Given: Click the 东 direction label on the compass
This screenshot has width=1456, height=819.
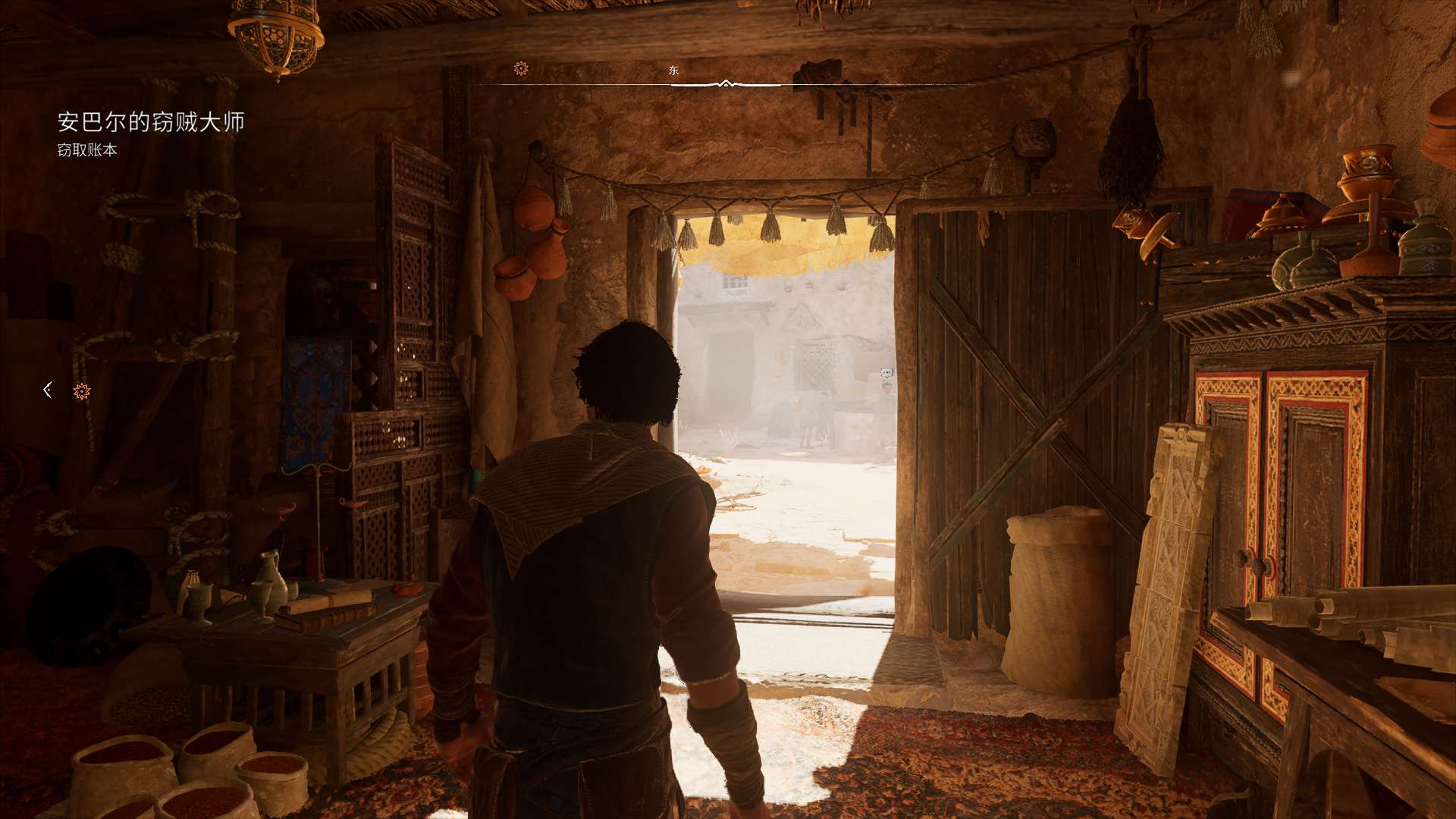Looking at the screenshot, I should click(x=673, y=71).
